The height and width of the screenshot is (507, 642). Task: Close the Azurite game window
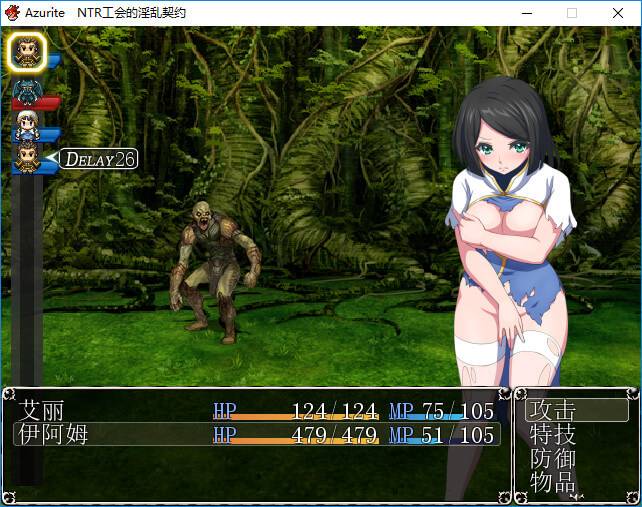618,13
